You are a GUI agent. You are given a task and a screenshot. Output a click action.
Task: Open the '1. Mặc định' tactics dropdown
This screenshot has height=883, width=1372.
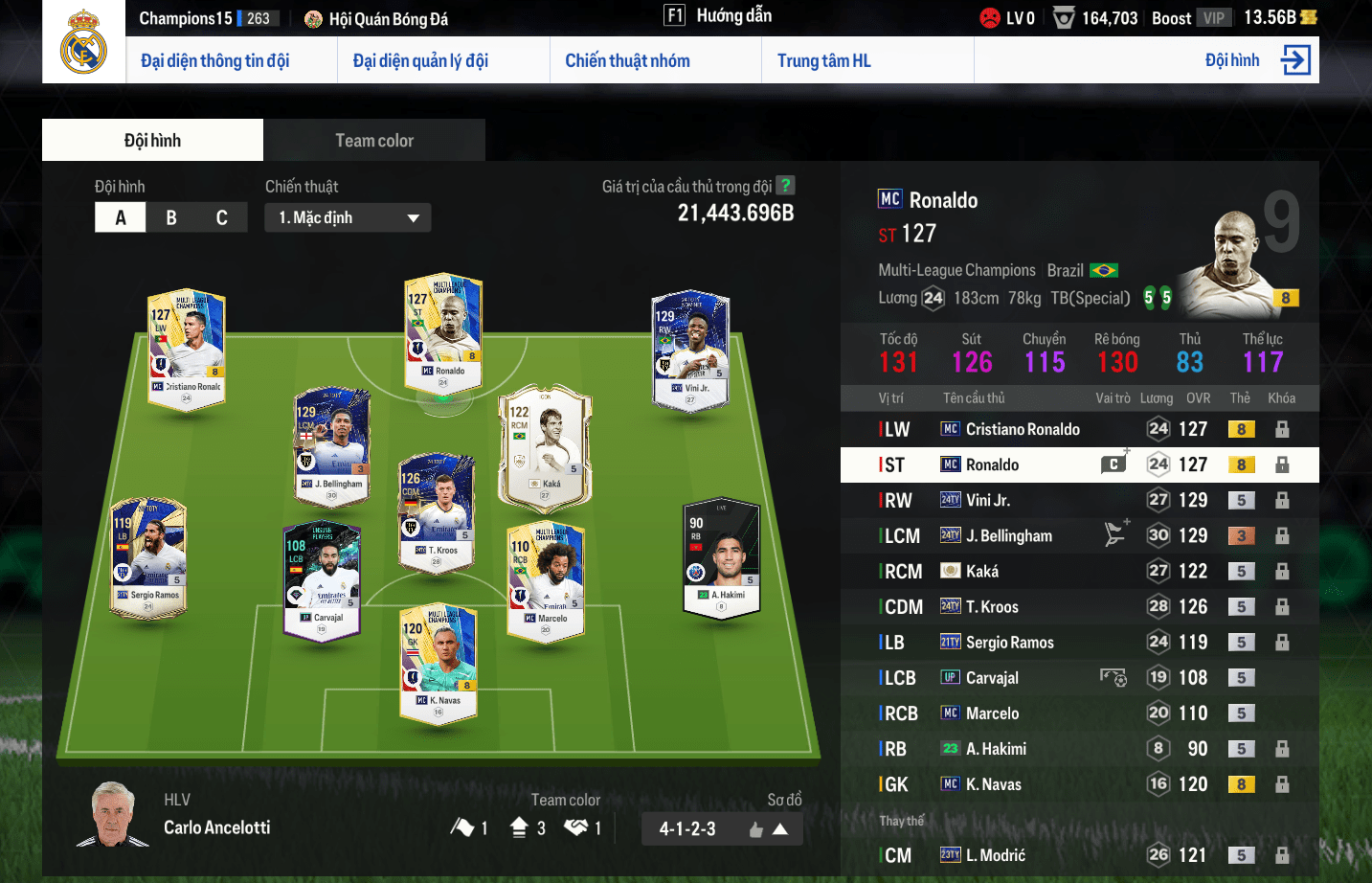pos(347,217)
